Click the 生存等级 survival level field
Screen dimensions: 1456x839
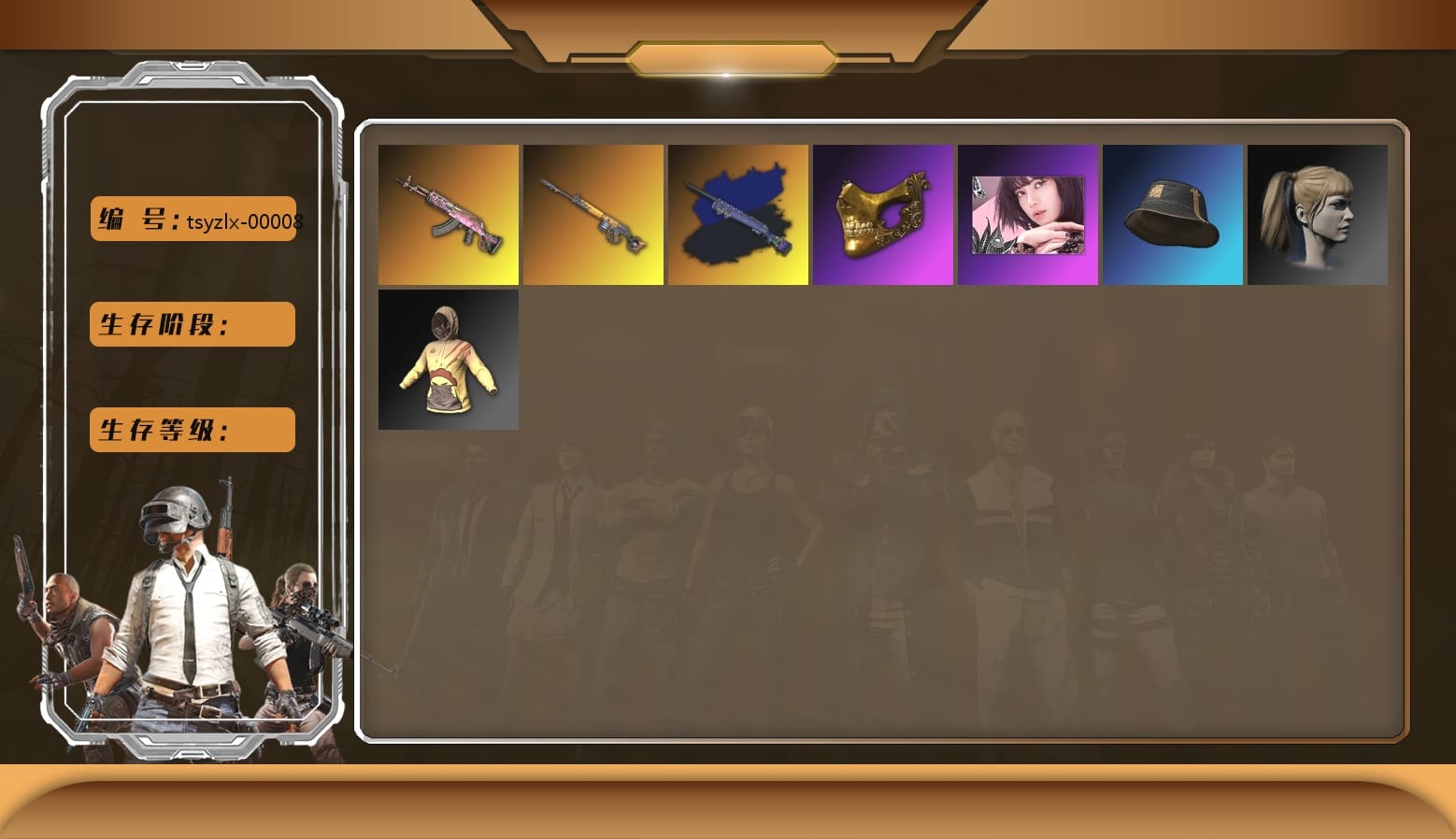[192, 430]
